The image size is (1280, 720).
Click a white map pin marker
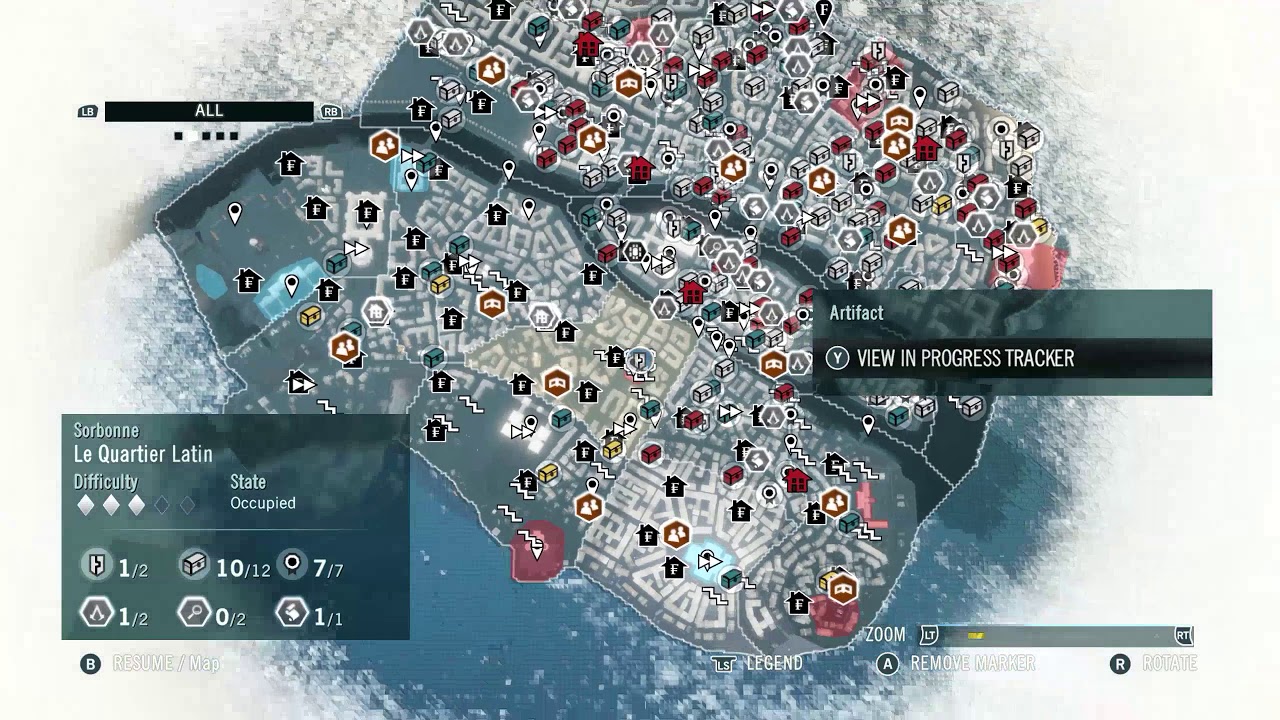(236, 214)
